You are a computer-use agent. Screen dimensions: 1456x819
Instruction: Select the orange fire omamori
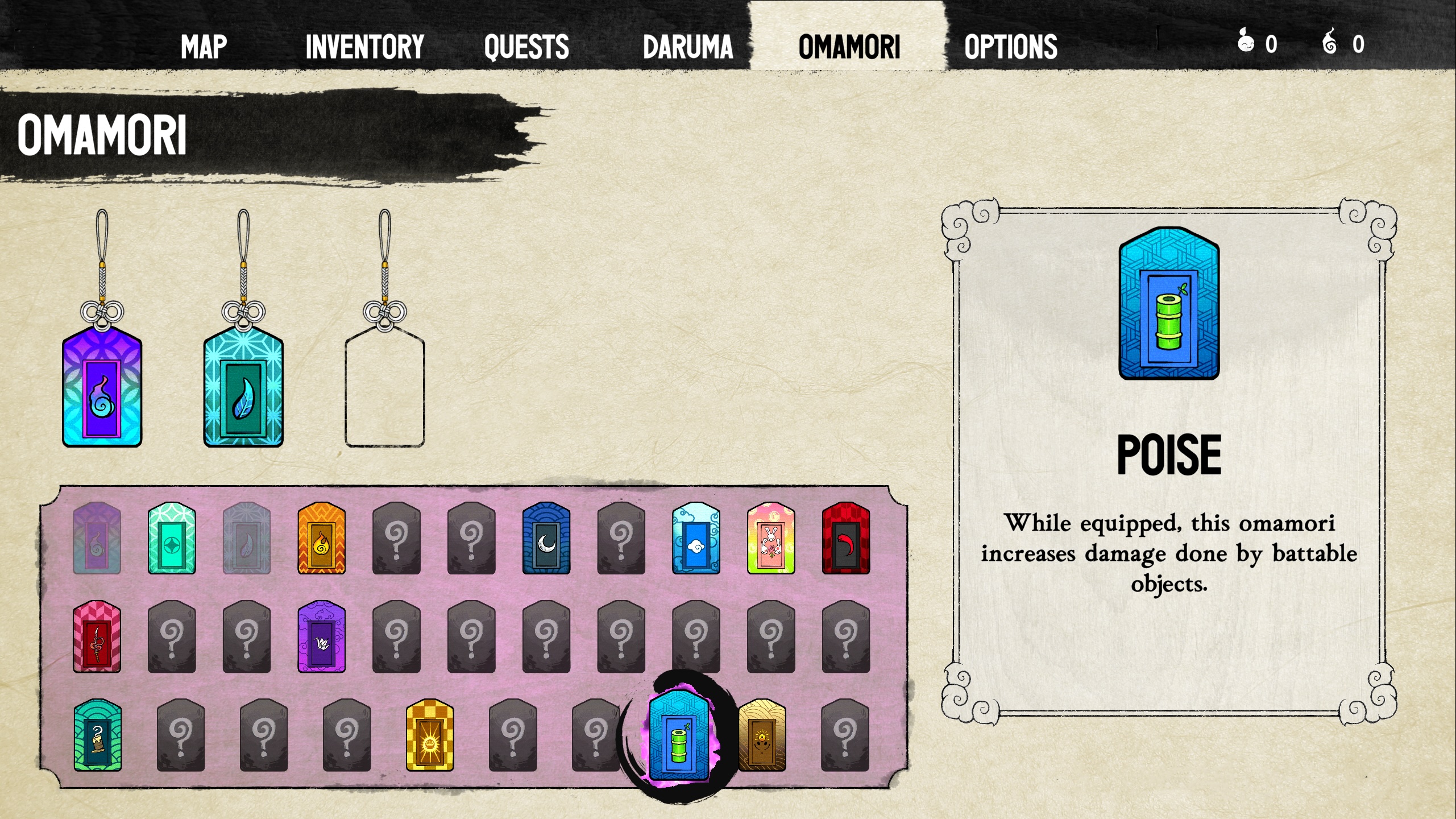point(321,538)
